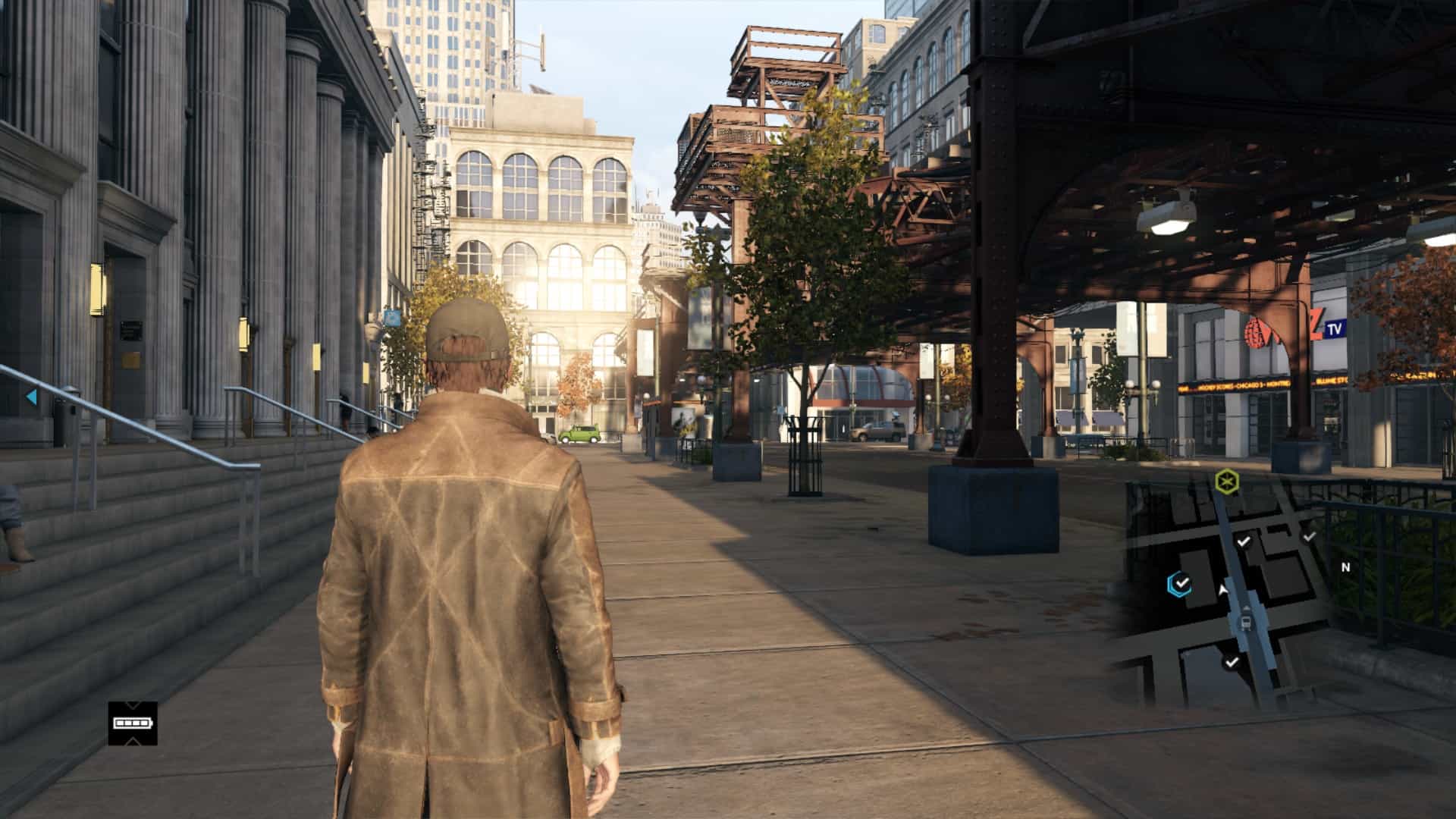Click the yellow hexagon marker on the minimap
1456x819 pixels.
(x=1226, y=482)
